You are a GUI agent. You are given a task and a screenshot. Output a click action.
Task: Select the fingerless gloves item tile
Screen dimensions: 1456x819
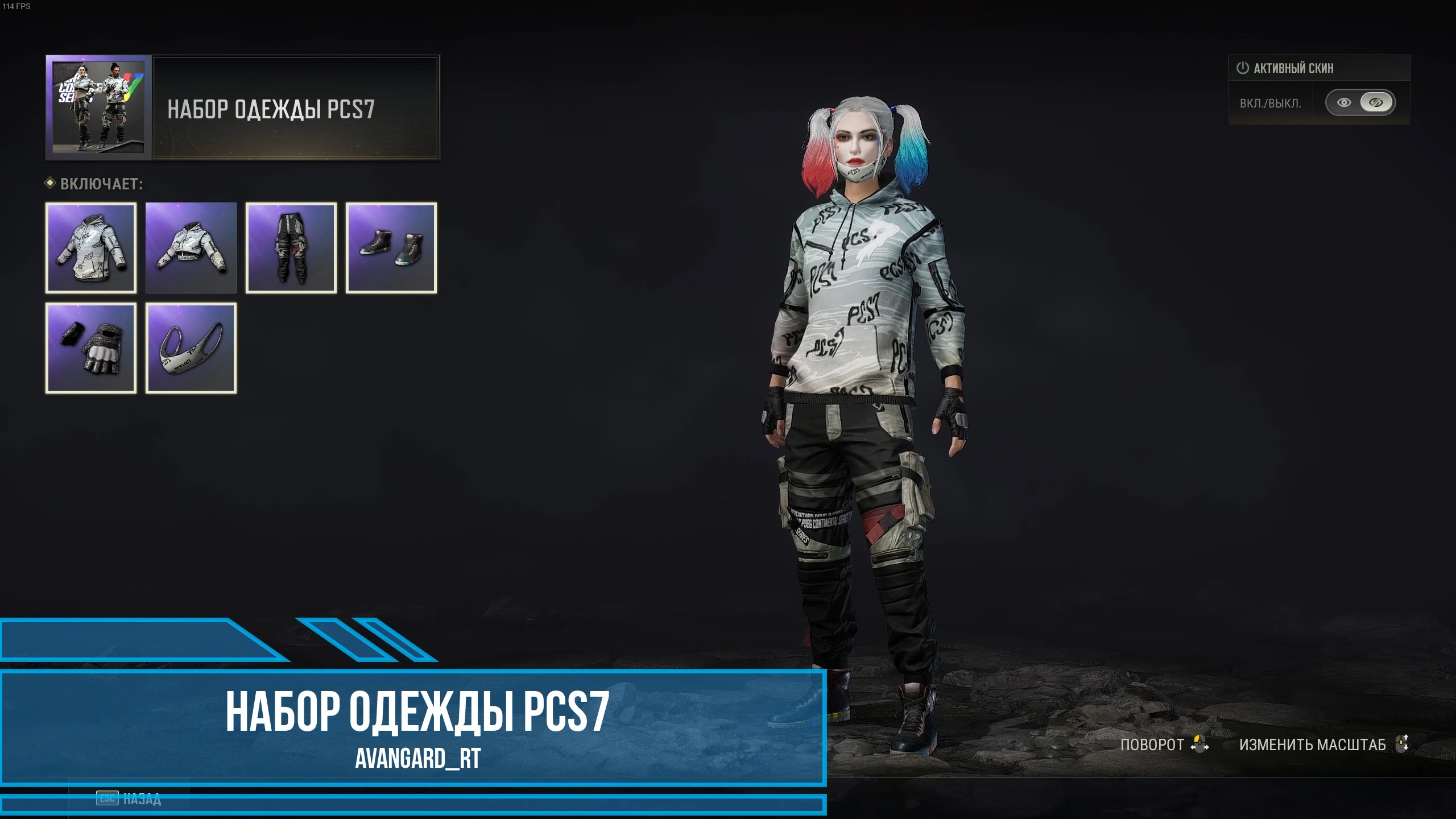pos(91,348)
